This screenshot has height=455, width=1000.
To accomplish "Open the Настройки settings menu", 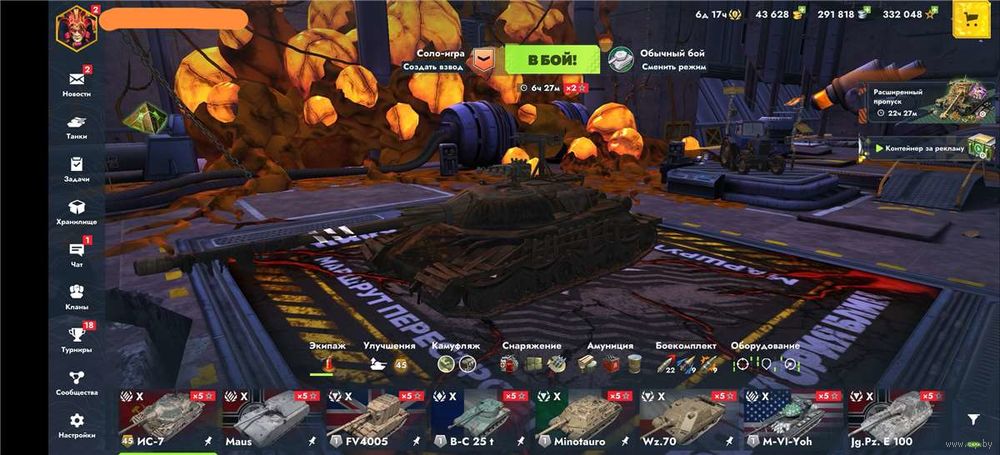I will click(x=76, y=425).
